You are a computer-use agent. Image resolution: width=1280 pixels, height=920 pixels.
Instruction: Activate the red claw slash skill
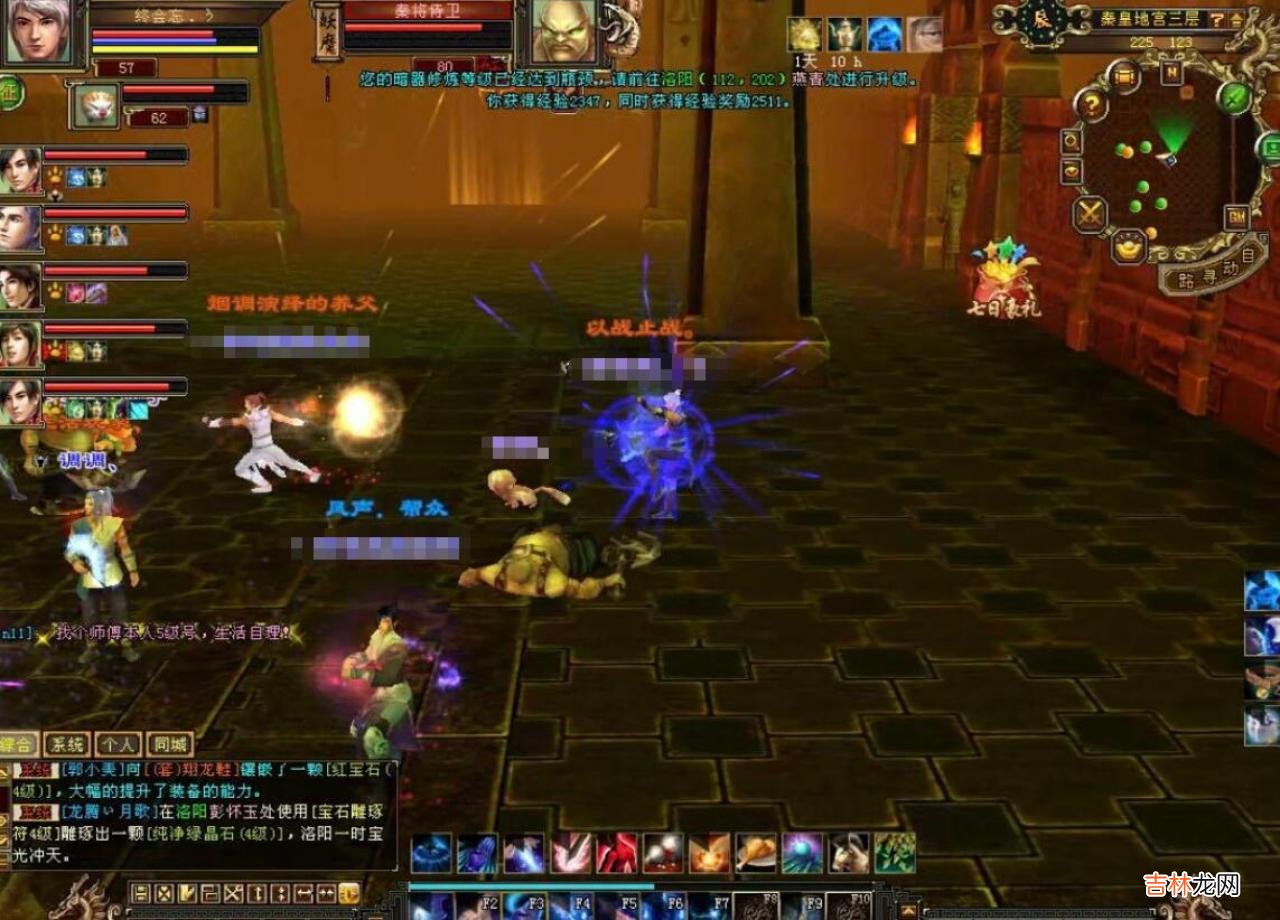617,853
